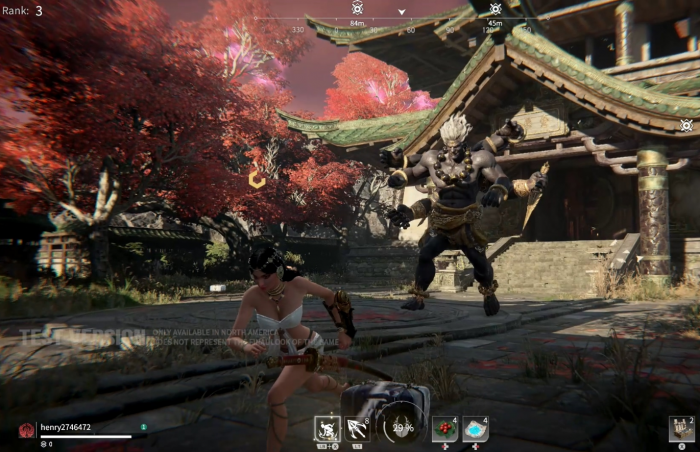
Task: Select the arrow volley skill slot
Action: [357, 429]
